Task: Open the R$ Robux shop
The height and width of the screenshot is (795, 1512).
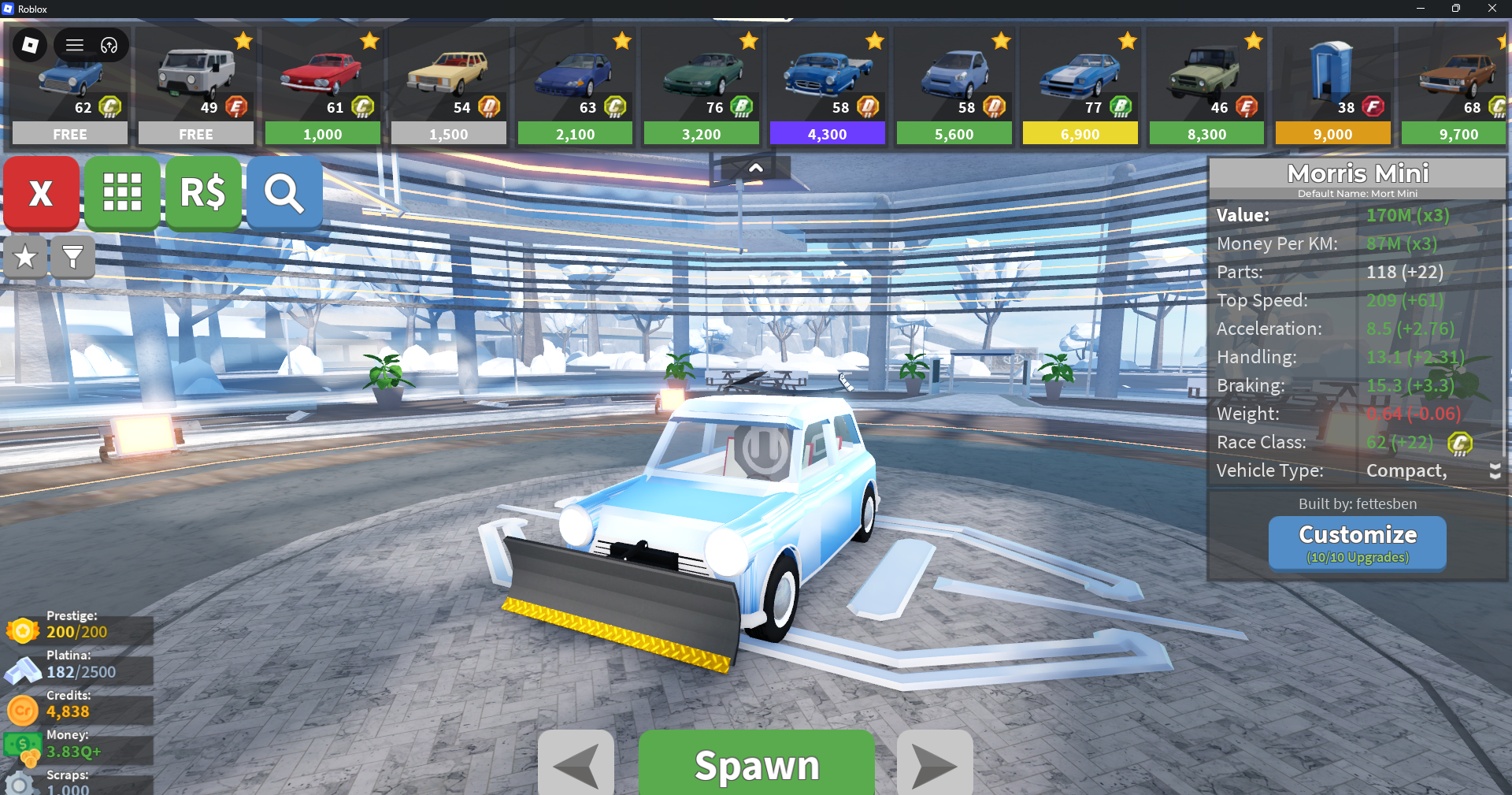Action: click(203, 193)
